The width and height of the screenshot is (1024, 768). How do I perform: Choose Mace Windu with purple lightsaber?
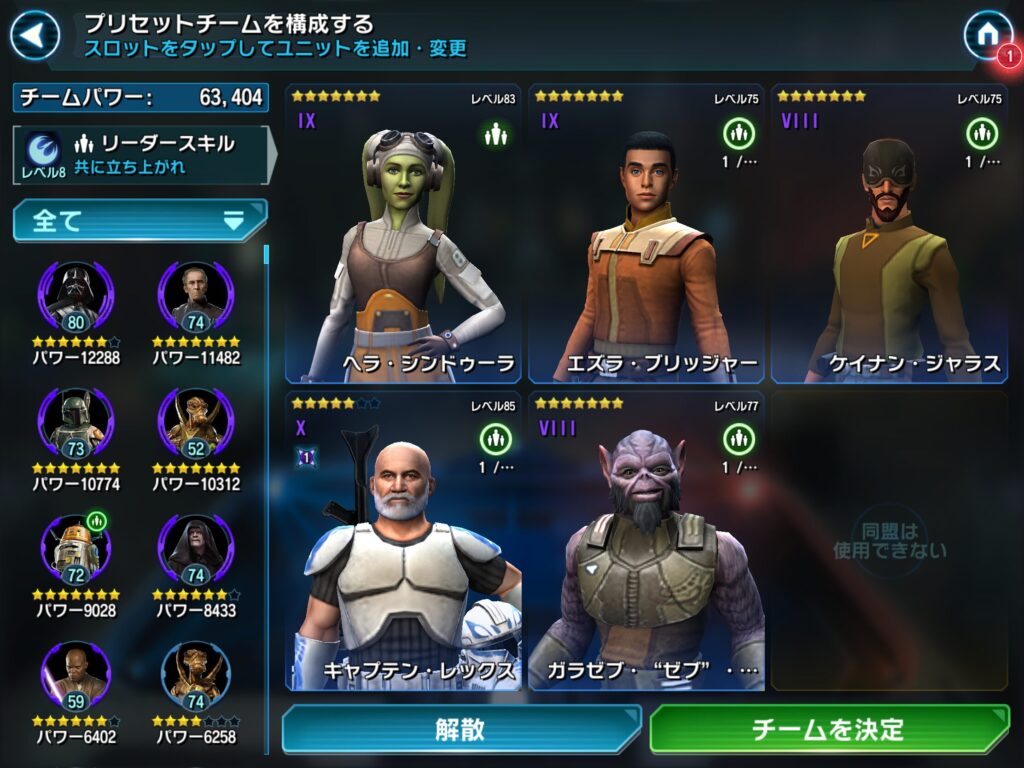76,676
